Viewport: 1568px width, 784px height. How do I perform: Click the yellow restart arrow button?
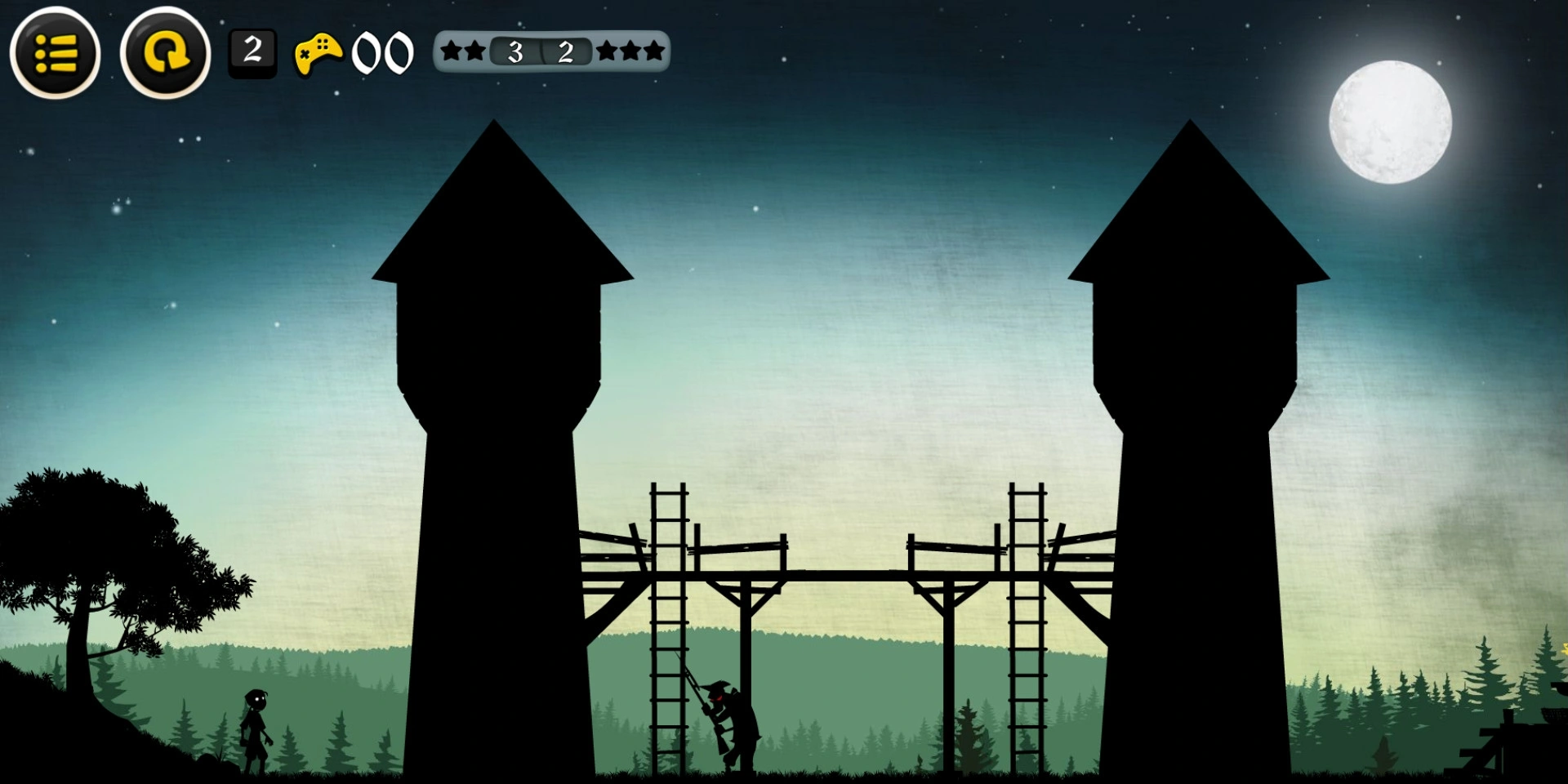166,53
